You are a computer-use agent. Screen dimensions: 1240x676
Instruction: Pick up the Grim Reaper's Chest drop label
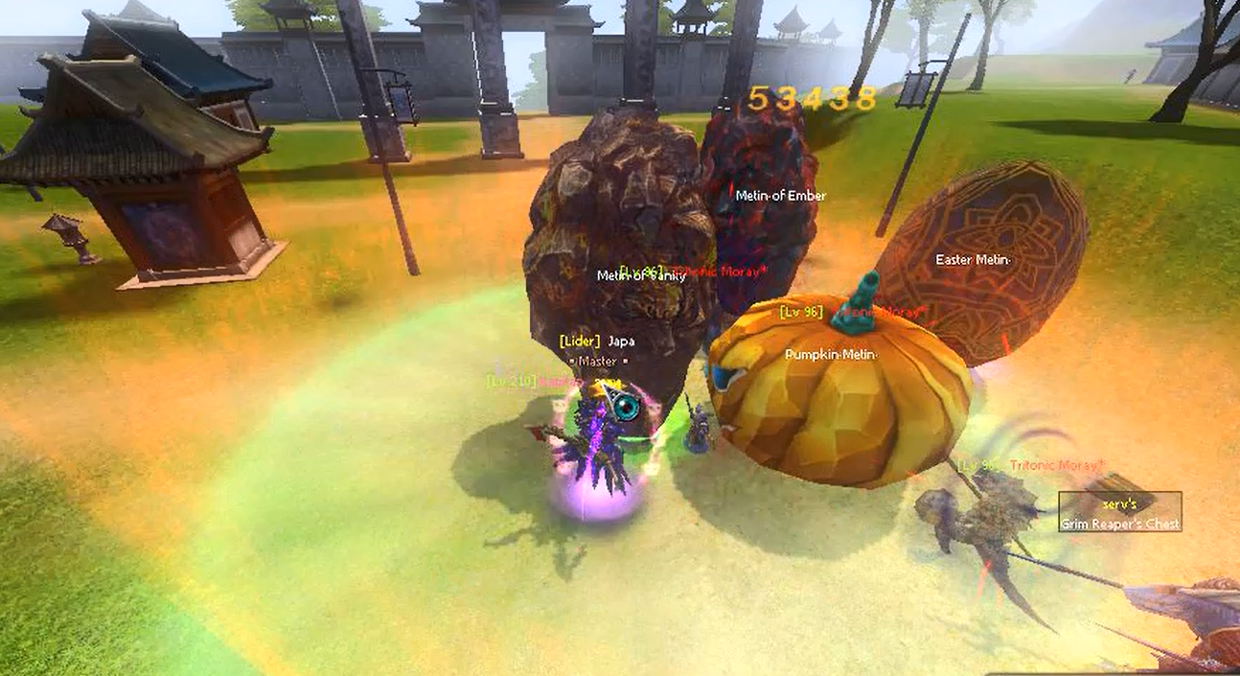pos(1120,513)
